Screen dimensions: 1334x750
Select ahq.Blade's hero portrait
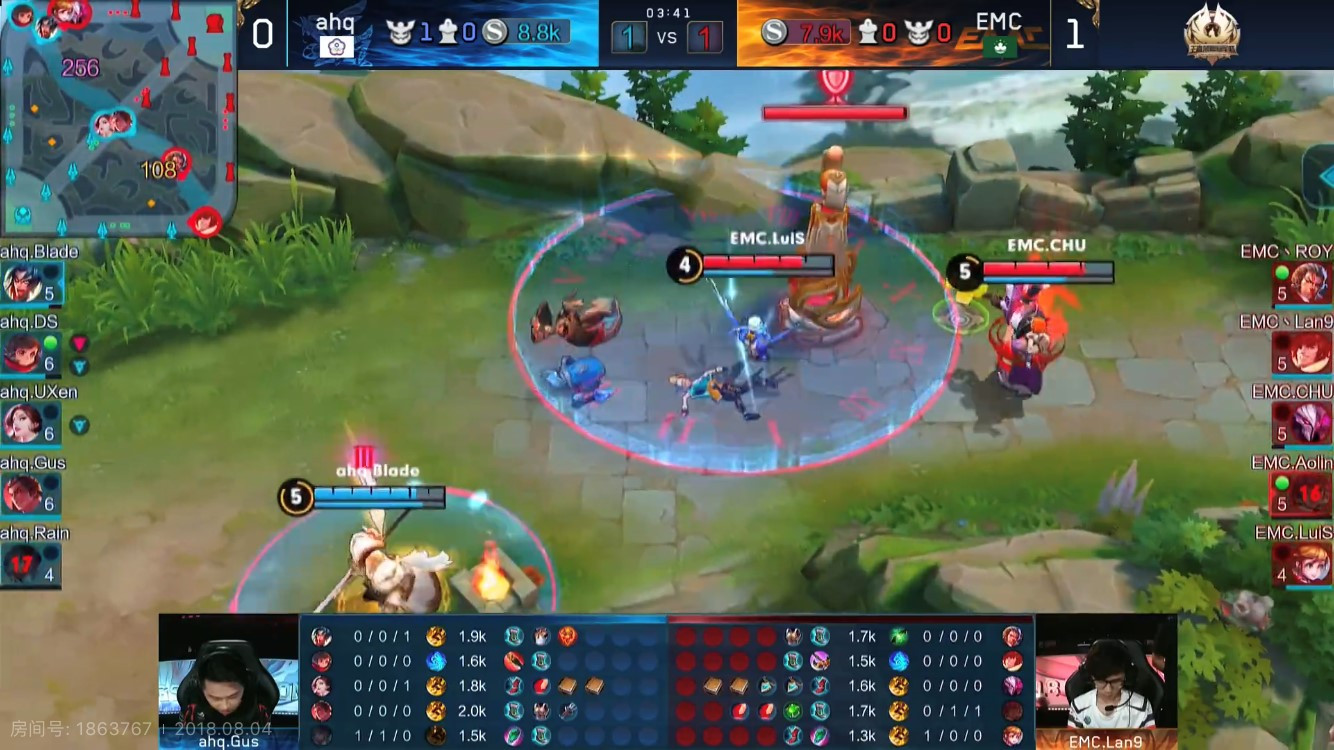[22, 283]
